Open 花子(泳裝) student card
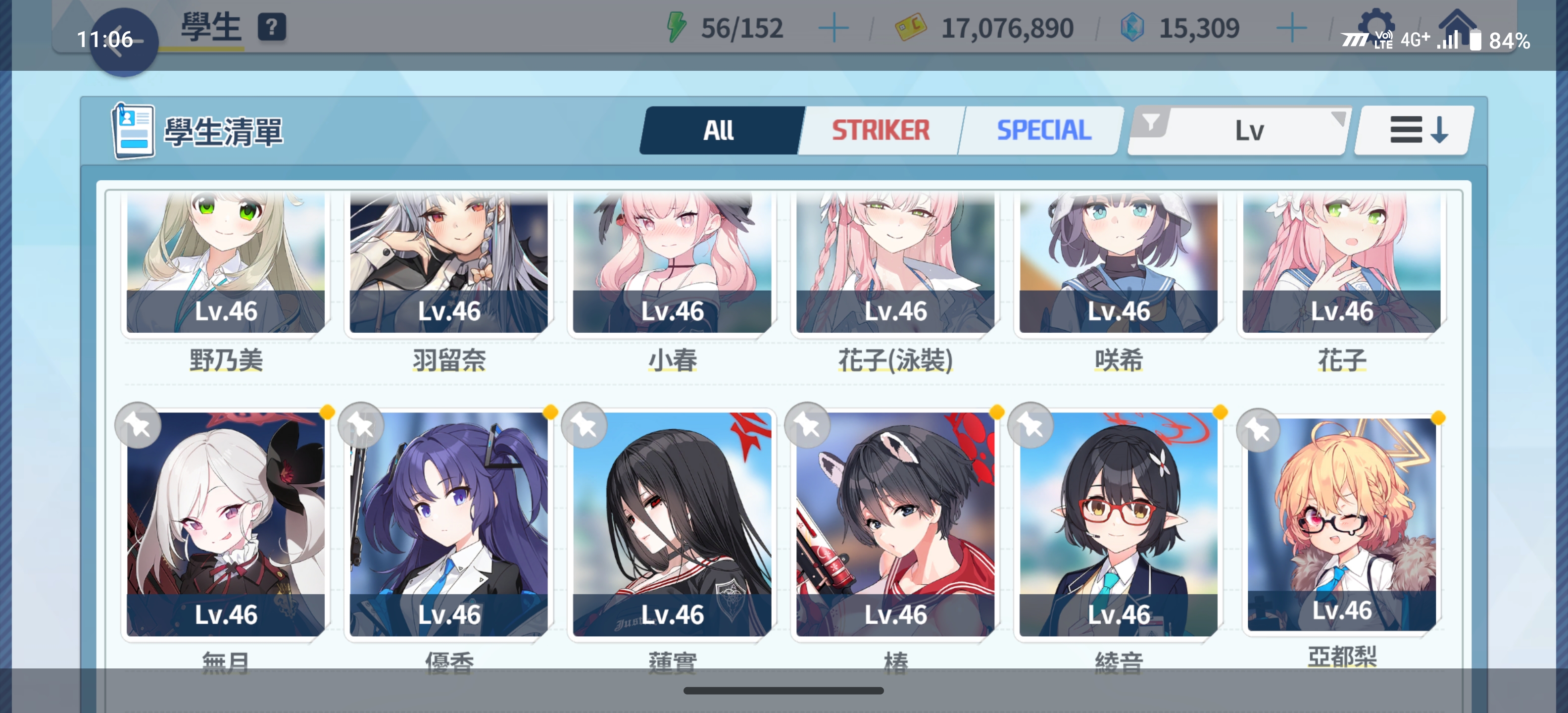The height and width of the screenshot is (713, 1568). 895,262
